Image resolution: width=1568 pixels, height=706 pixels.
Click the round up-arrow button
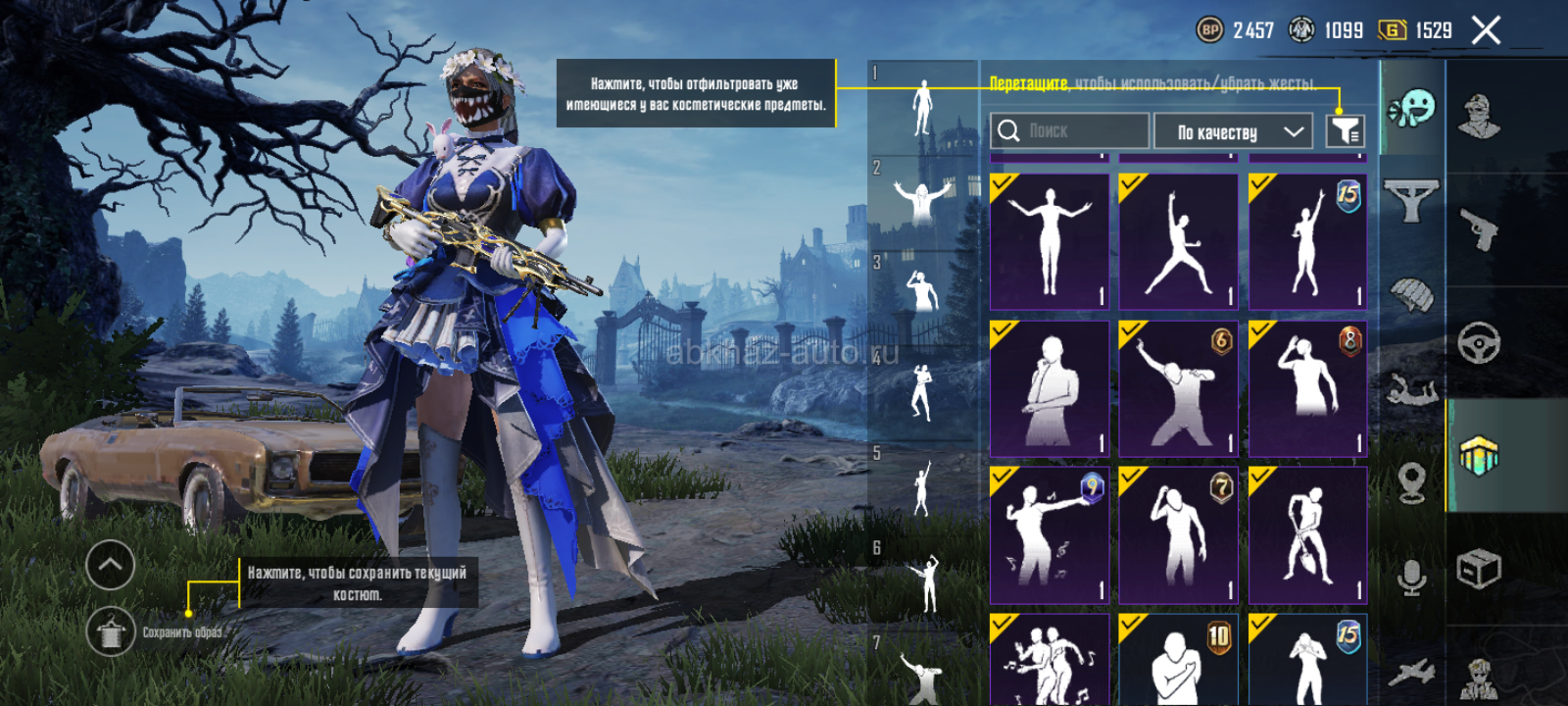pyautogui.click(x=110, y=565)
